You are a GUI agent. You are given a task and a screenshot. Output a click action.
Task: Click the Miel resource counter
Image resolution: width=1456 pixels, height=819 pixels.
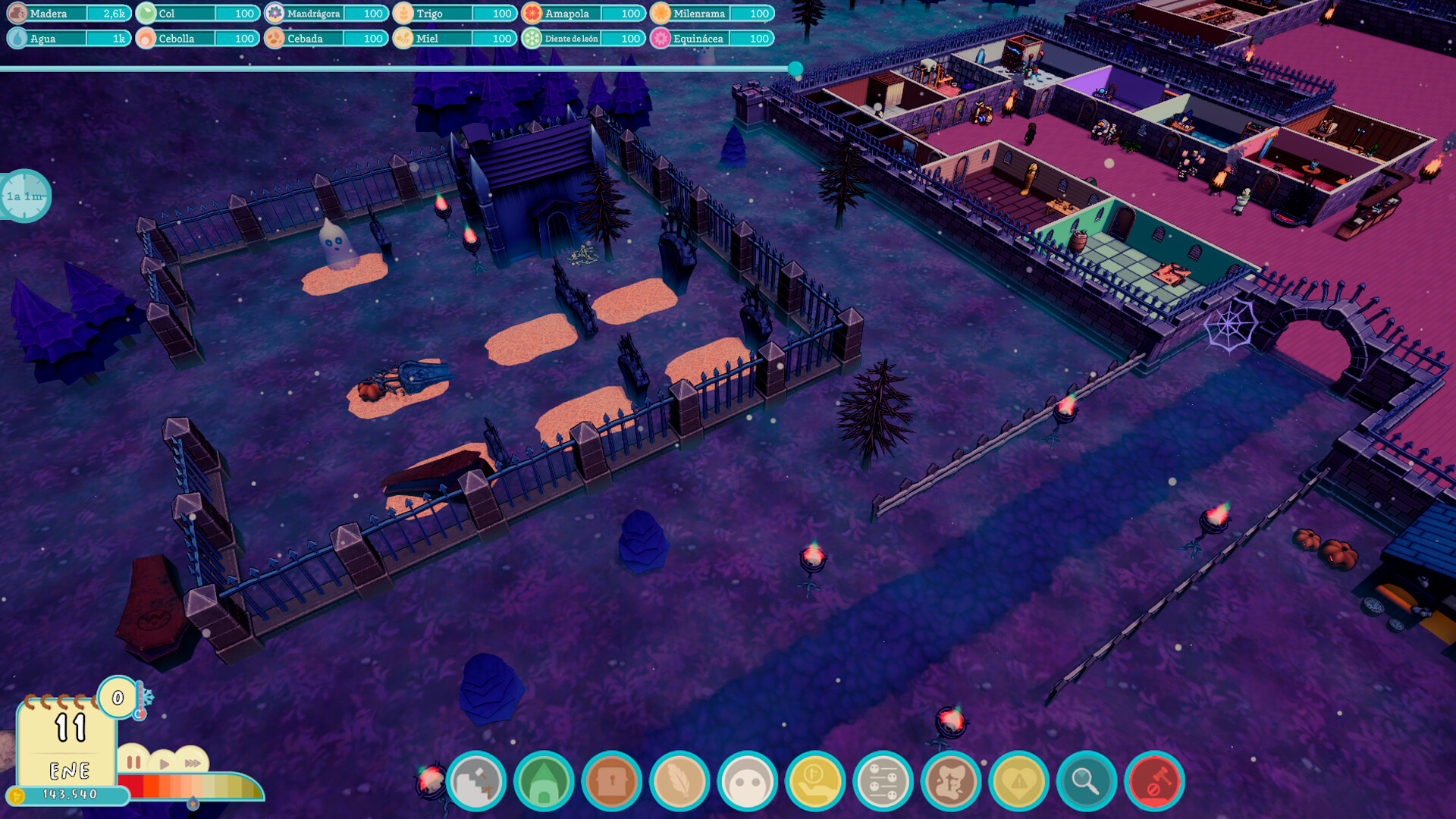tap(455, 39)
